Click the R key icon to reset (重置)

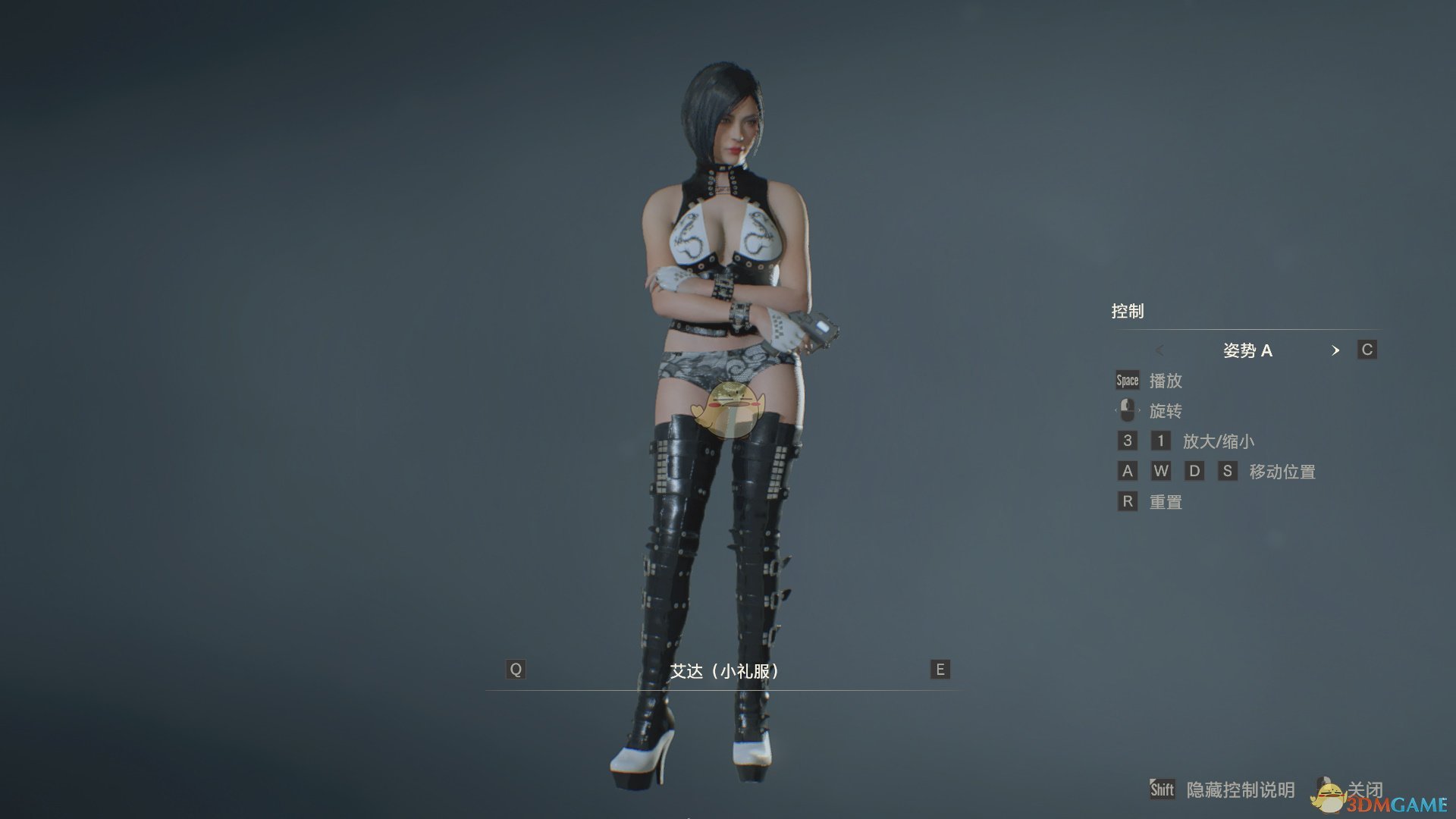point(1127,501)
